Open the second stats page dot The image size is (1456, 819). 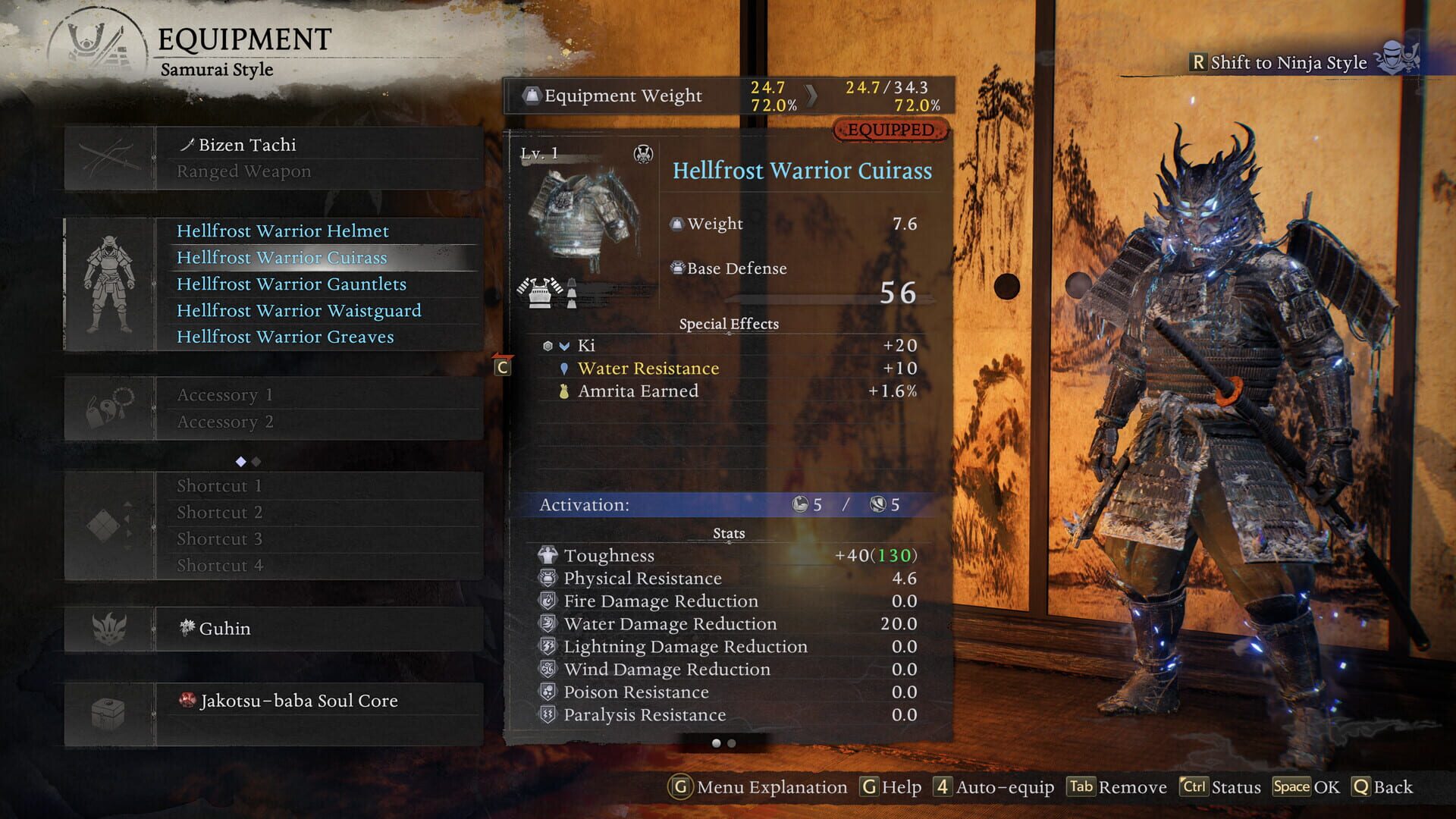[x=732, y=745]
